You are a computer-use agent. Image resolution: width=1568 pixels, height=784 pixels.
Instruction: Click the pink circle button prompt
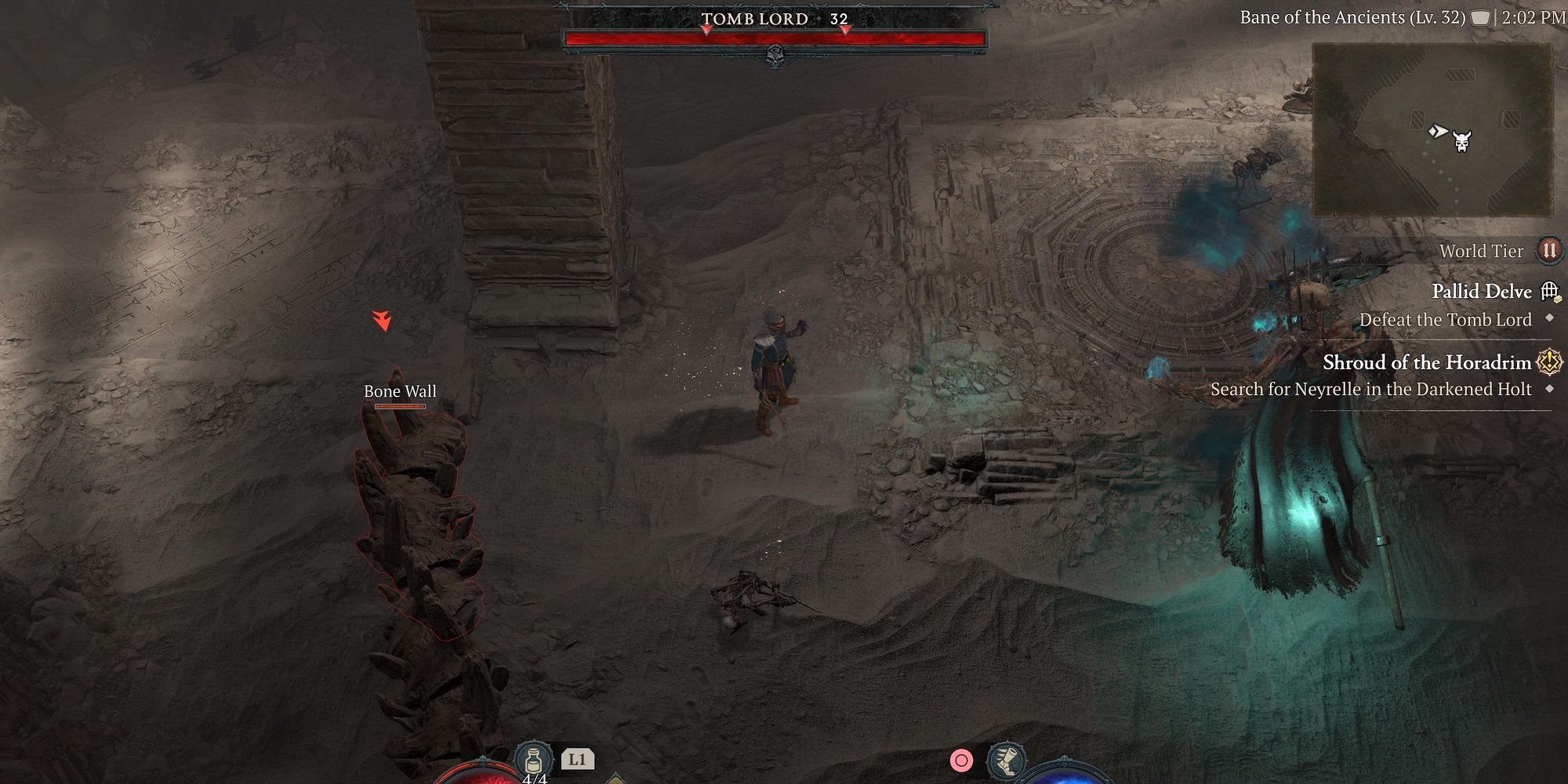click(960, 760)
